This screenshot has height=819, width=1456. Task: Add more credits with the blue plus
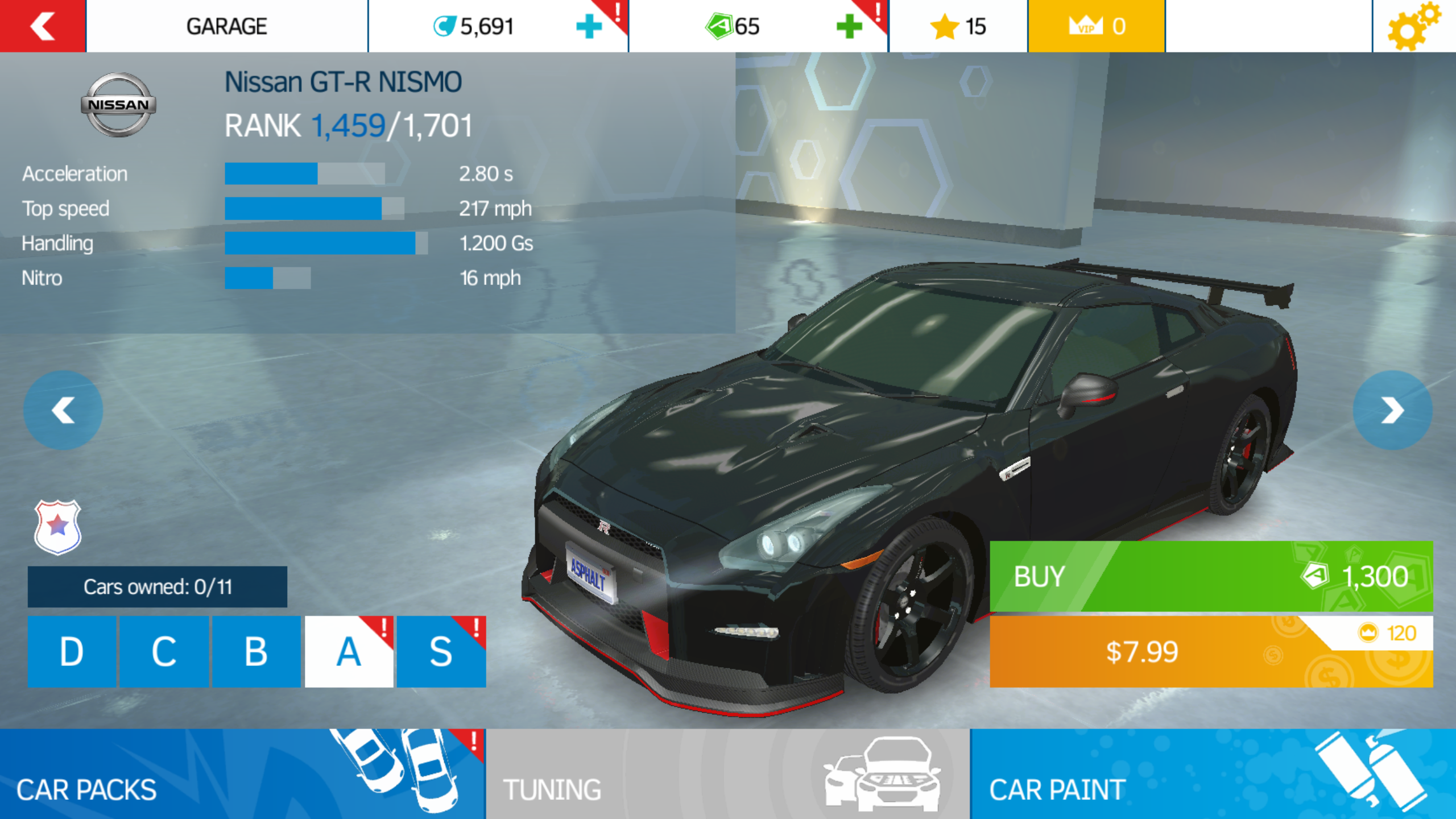coord(589,26)
